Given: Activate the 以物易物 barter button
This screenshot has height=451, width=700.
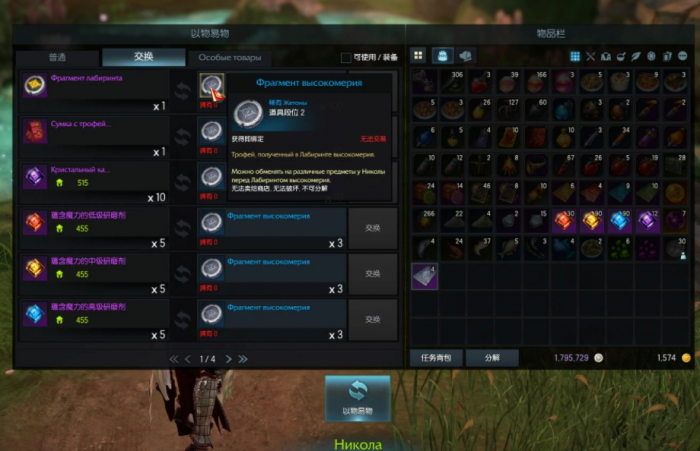Looking at the screenshot, I should pyautogui.click(x=357, y=399).
